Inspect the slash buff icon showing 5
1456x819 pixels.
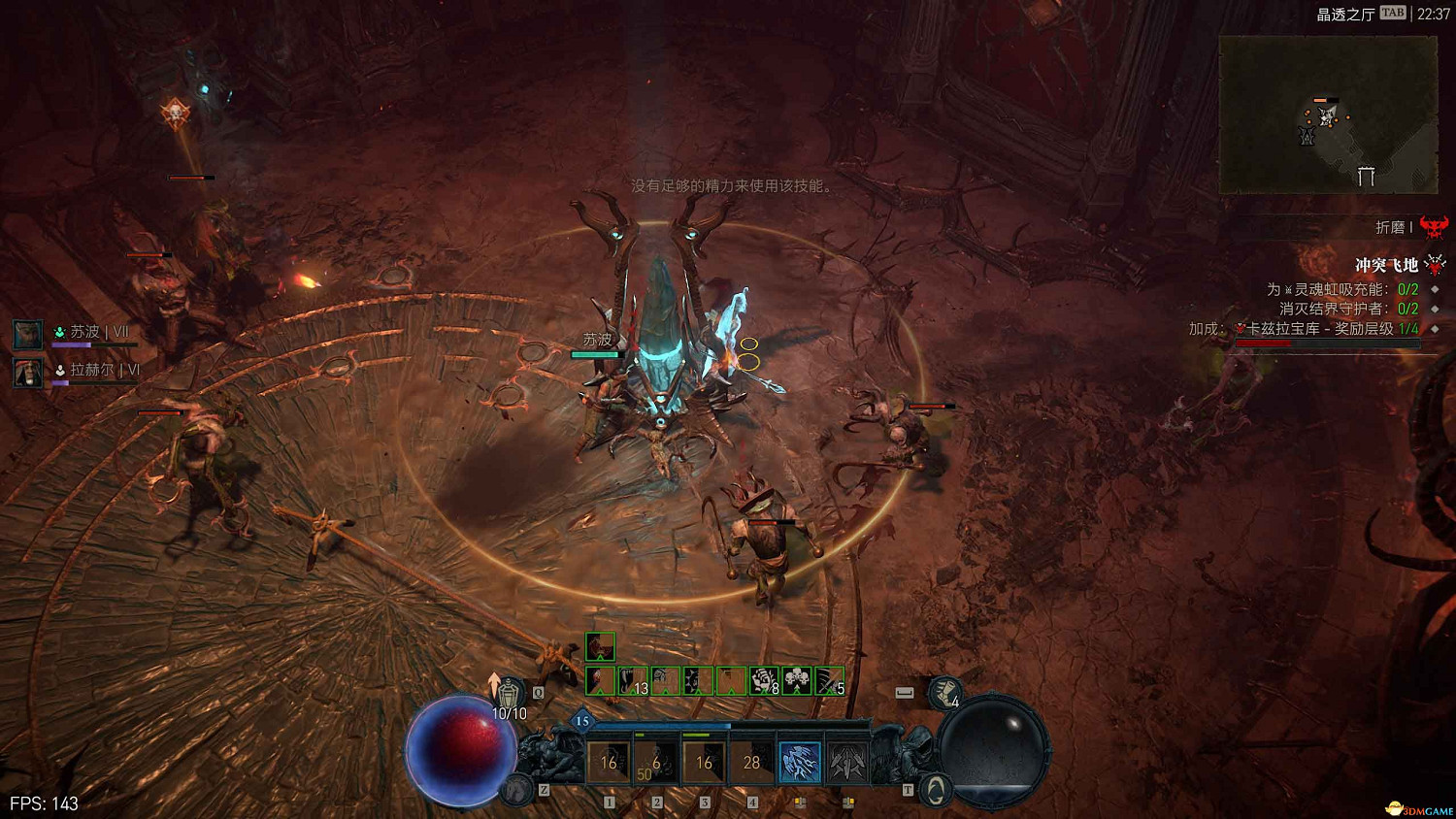pos(830,681)
